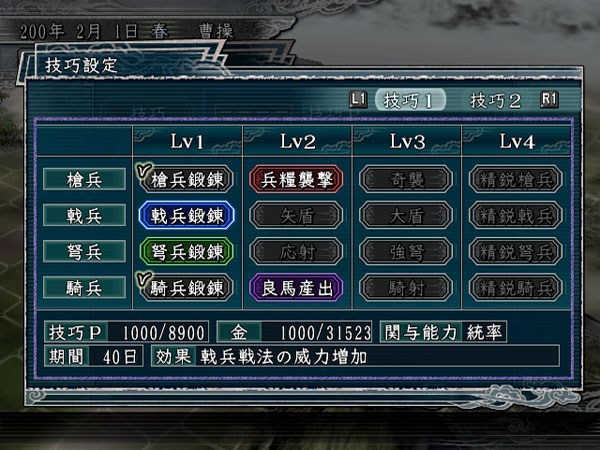Click the 強弩 skill button

pyautogui.click(x=406, y=251)
